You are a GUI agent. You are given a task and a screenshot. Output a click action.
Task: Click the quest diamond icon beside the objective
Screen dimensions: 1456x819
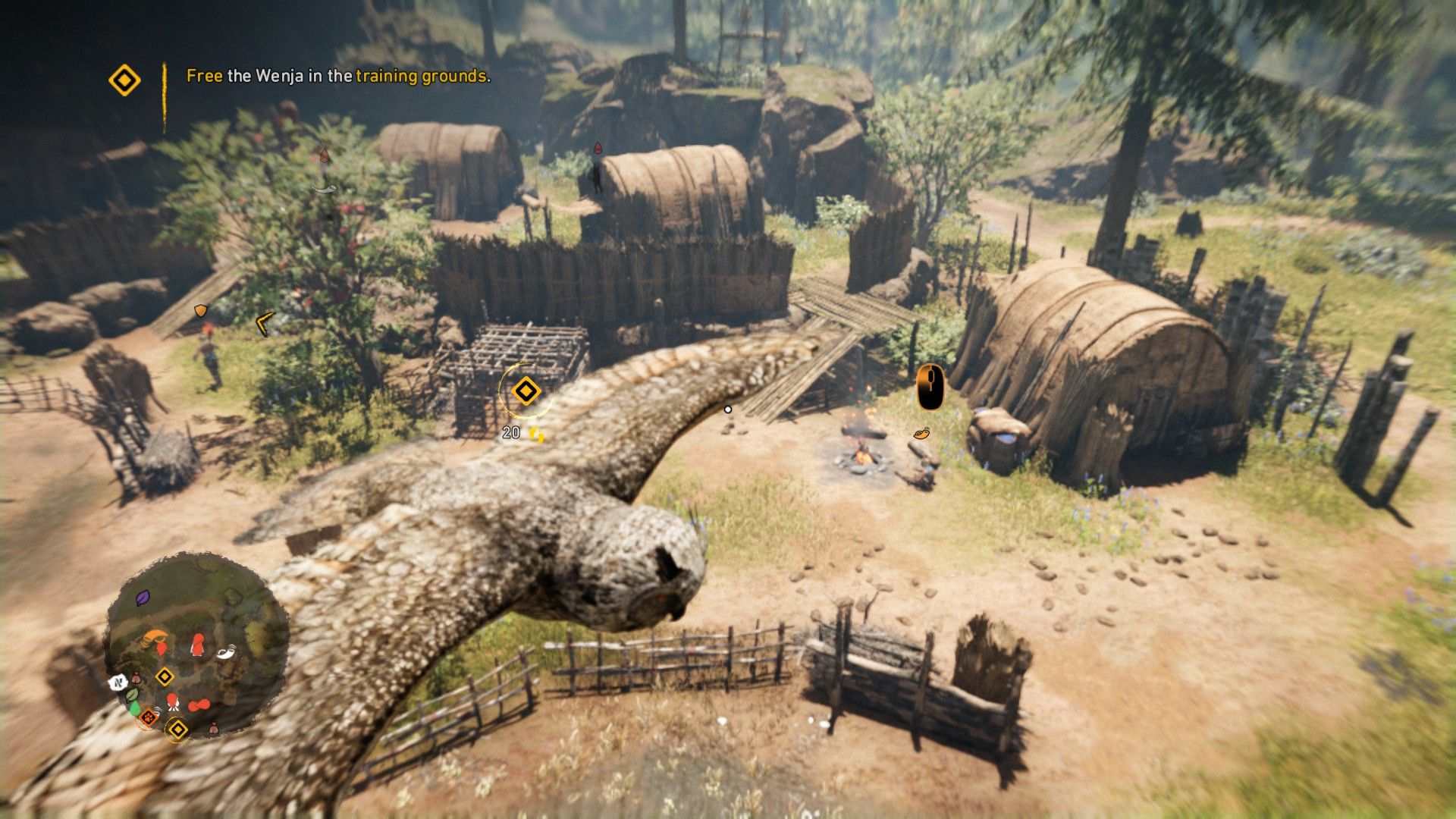point(124,80)
